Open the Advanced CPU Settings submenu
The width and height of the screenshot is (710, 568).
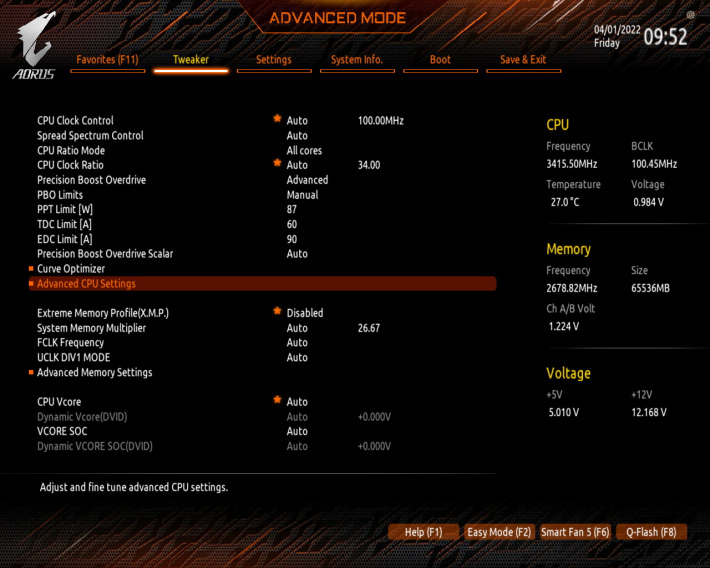pyautogui.click(x=86, y=284)
